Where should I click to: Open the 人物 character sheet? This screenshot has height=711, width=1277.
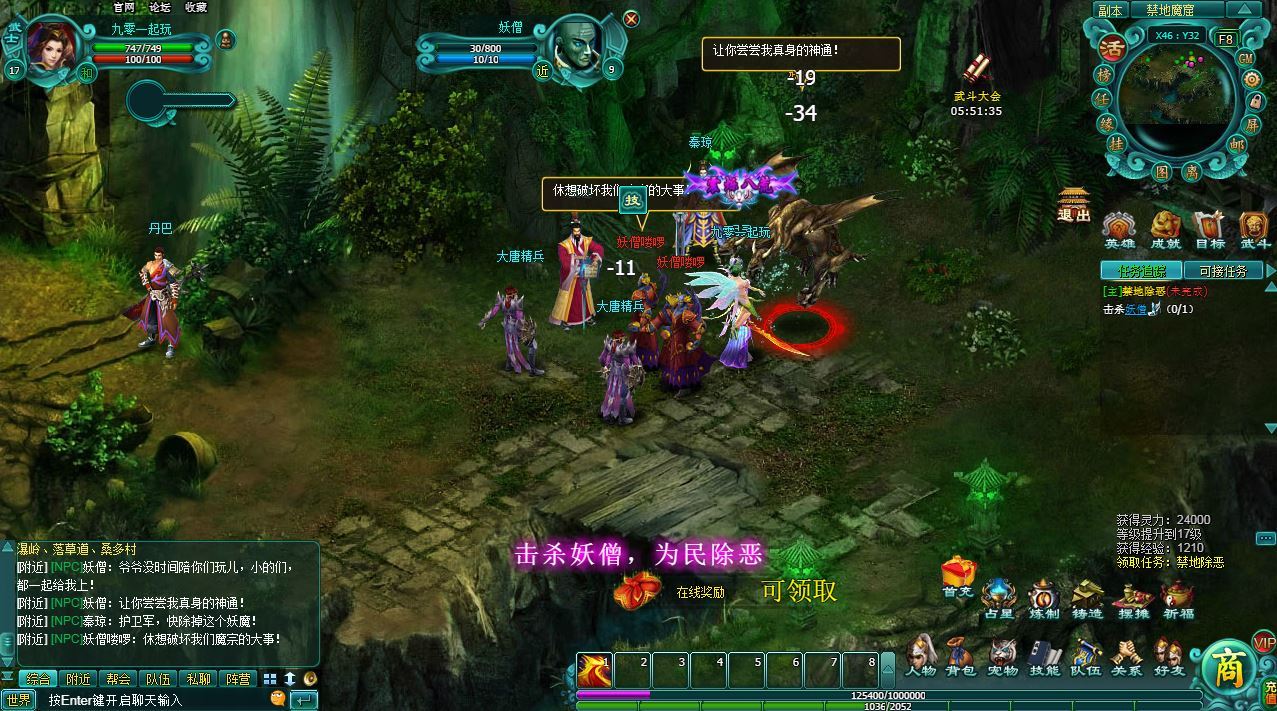click(x=920, y=656)
